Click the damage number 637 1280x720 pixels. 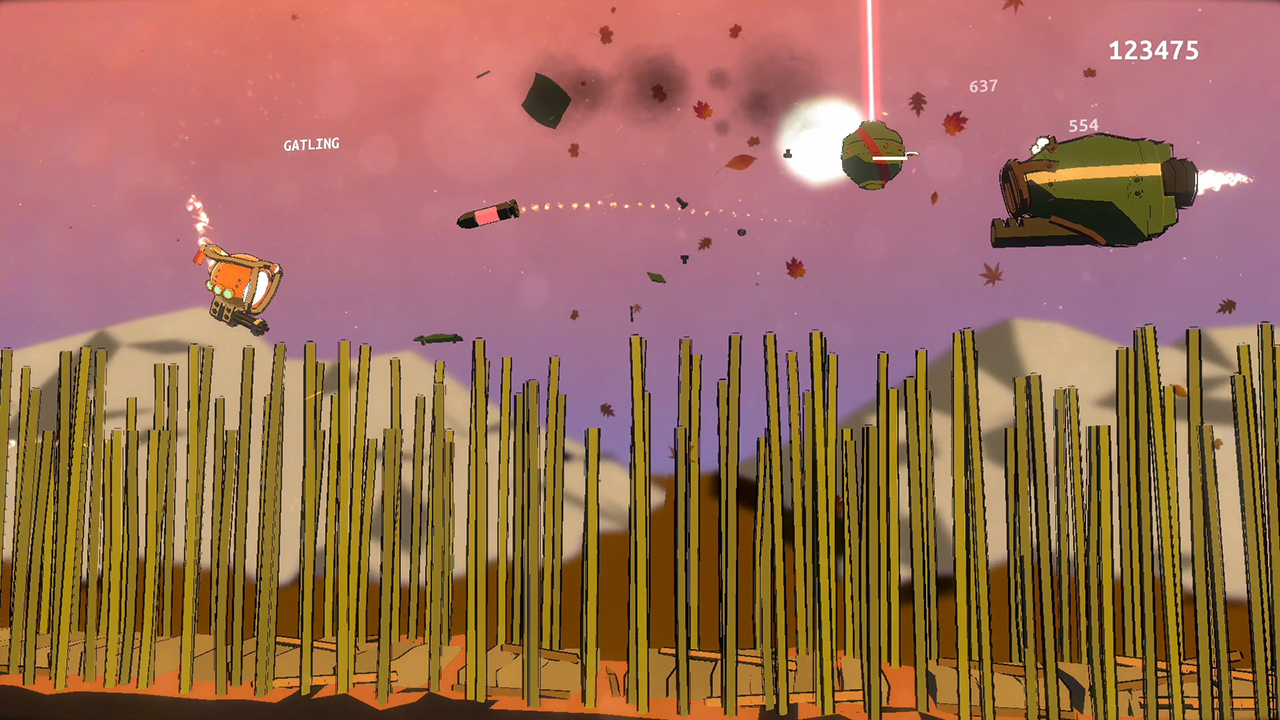click(x=981, y=87)
